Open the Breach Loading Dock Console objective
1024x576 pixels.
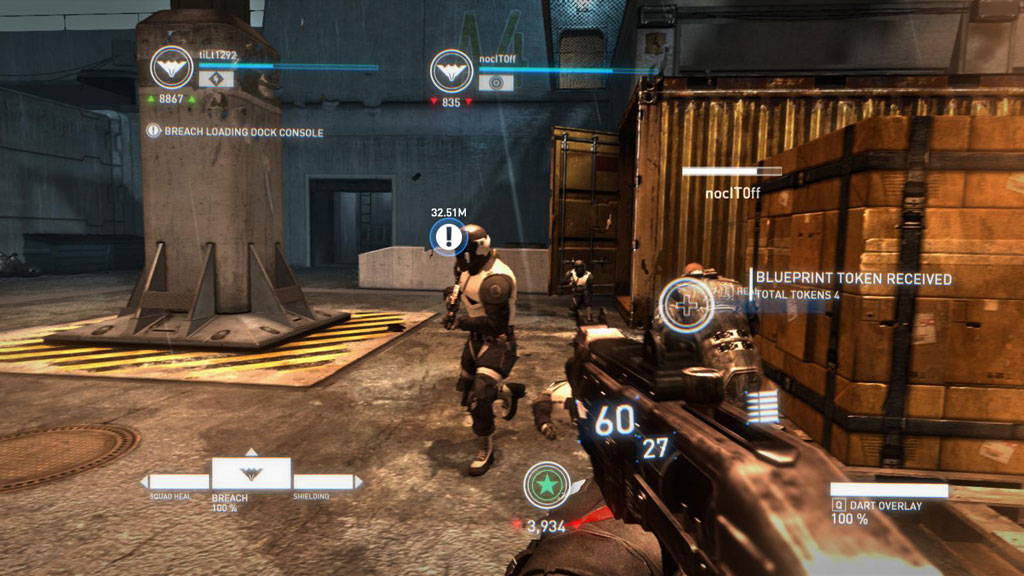[236, 131]
